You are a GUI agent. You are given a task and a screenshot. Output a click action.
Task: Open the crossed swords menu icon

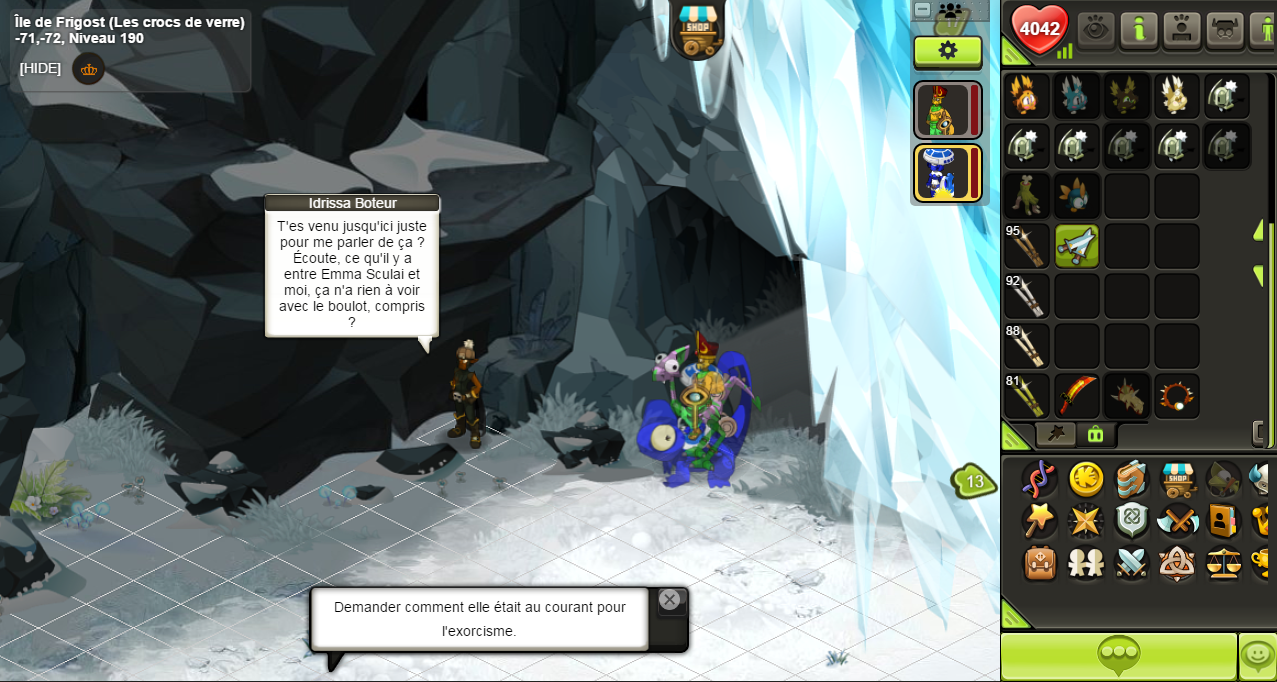[1132, 563]
